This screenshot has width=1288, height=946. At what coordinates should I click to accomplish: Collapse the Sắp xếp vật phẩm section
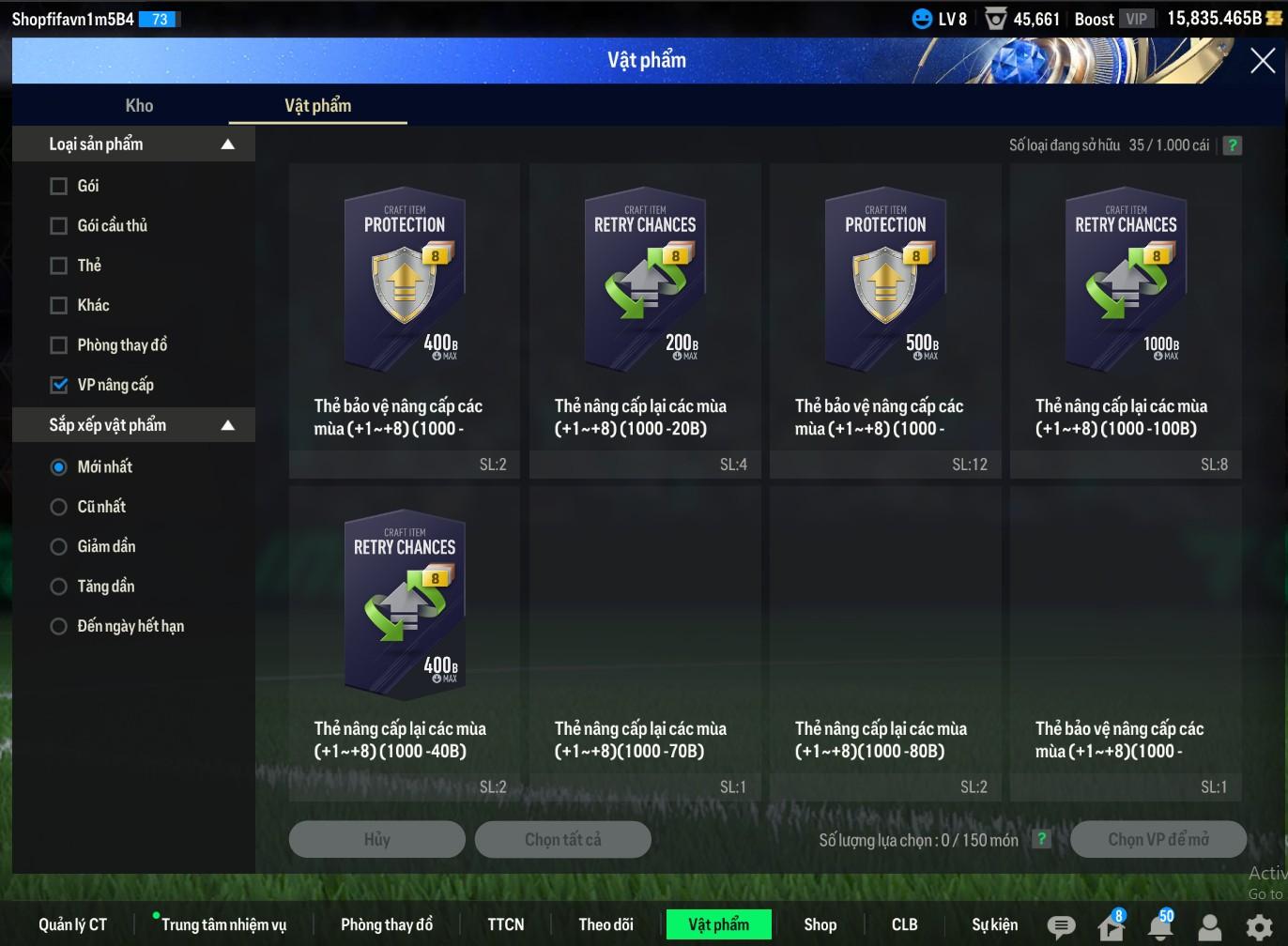pos(227,425)
